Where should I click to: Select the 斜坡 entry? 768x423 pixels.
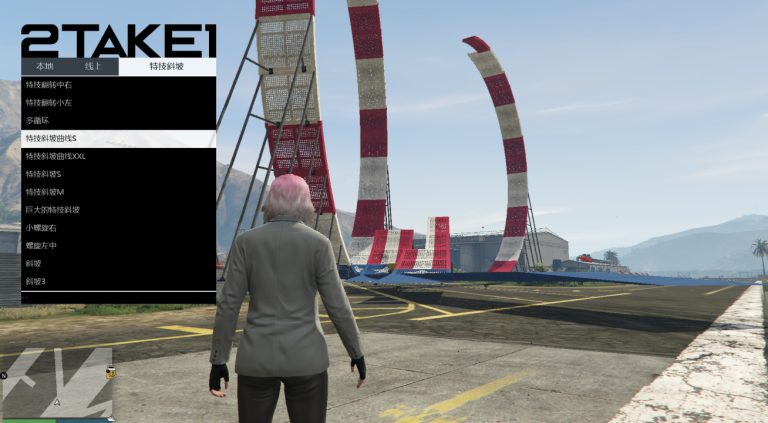click(x=118, y=264)
